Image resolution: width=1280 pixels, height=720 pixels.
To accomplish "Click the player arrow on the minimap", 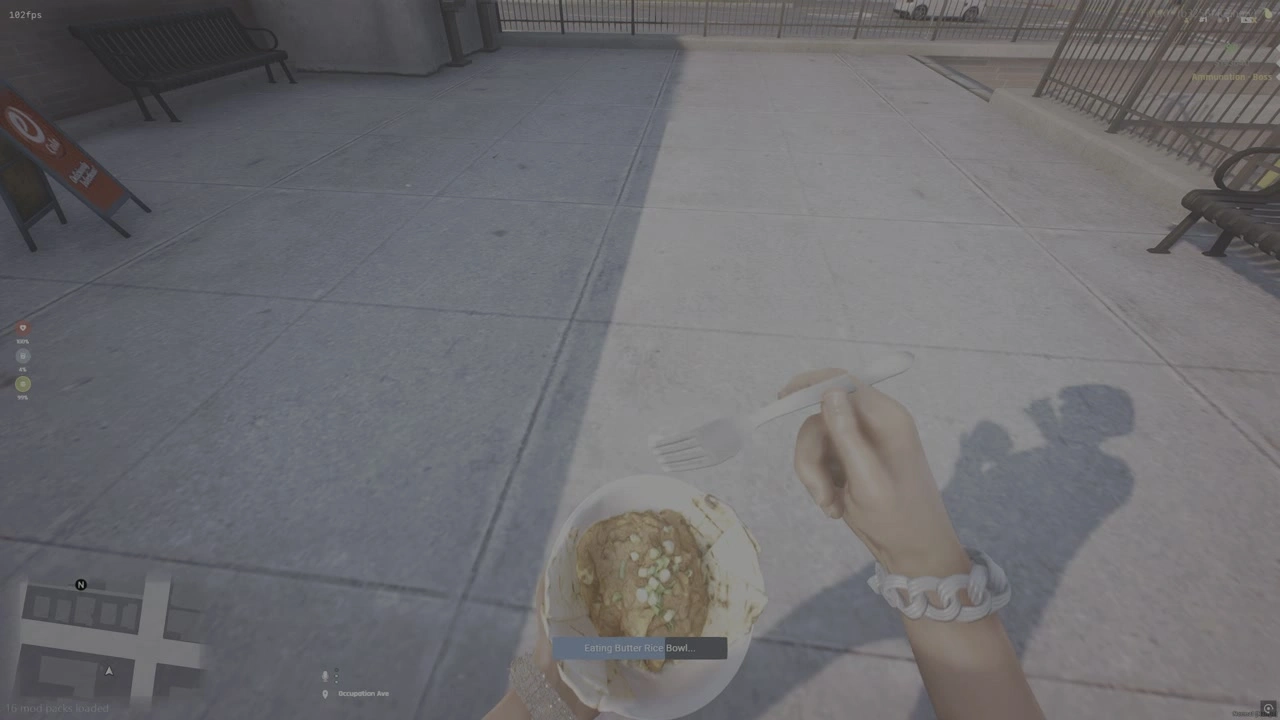I will [108, 671].
